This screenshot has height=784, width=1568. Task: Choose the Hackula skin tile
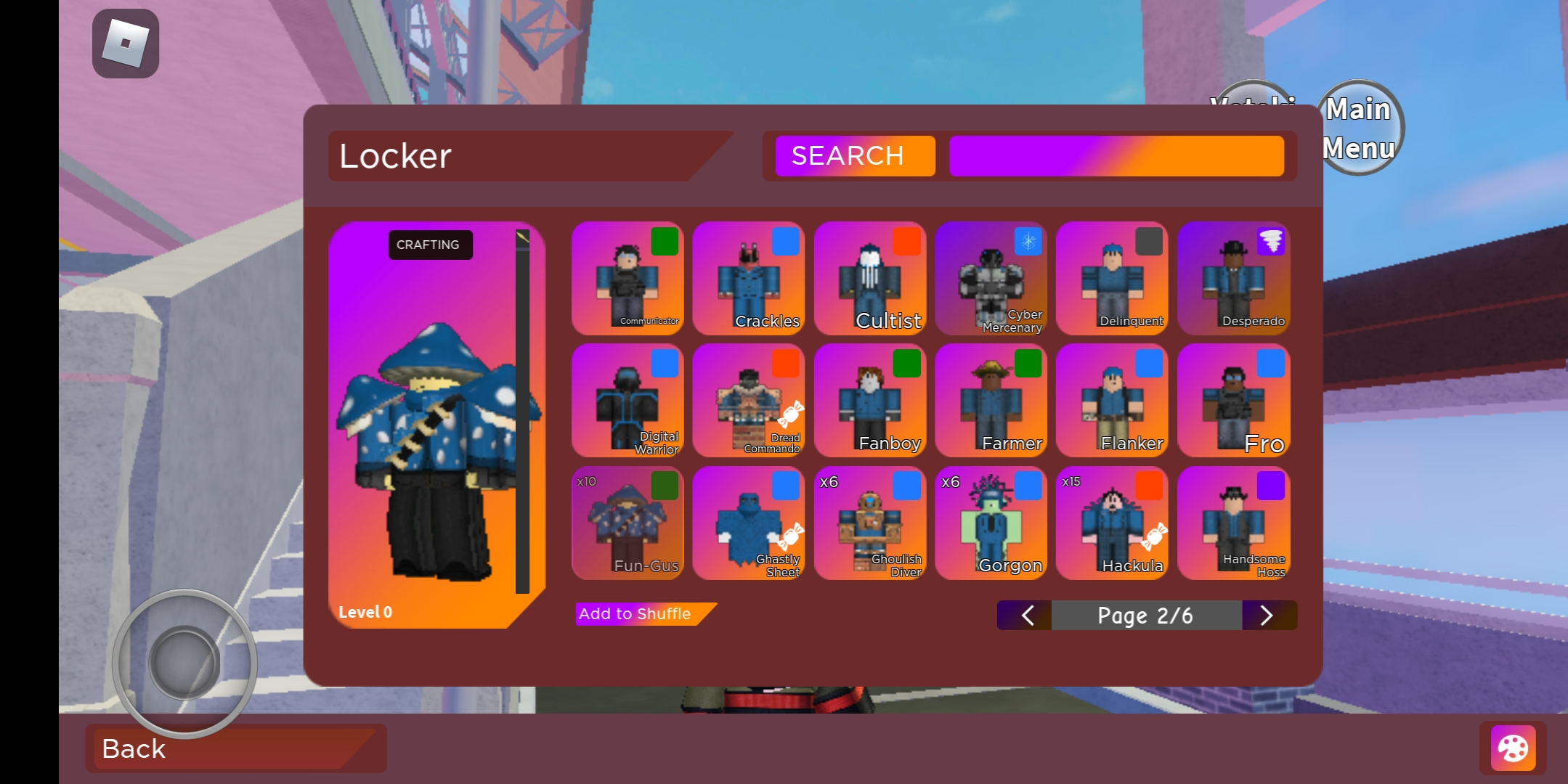[x=1112, y=523]
